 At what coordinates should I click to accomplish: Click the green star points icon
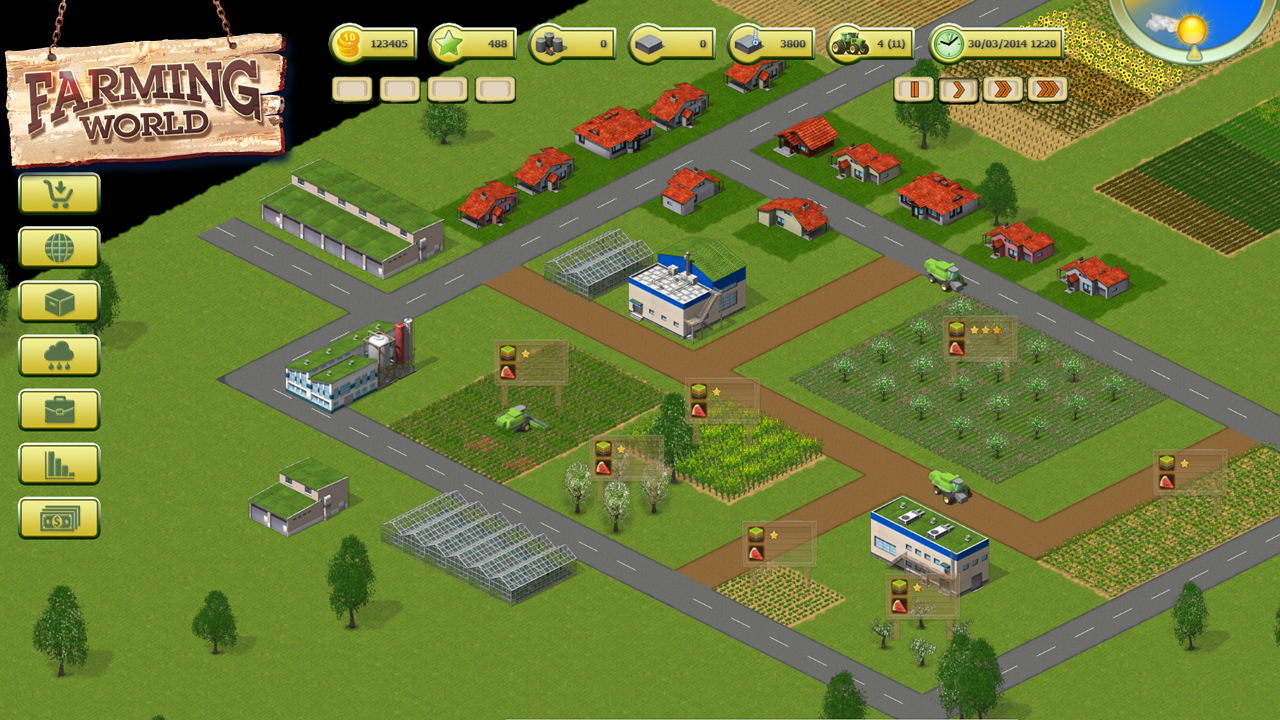click(x=446, y=44)
